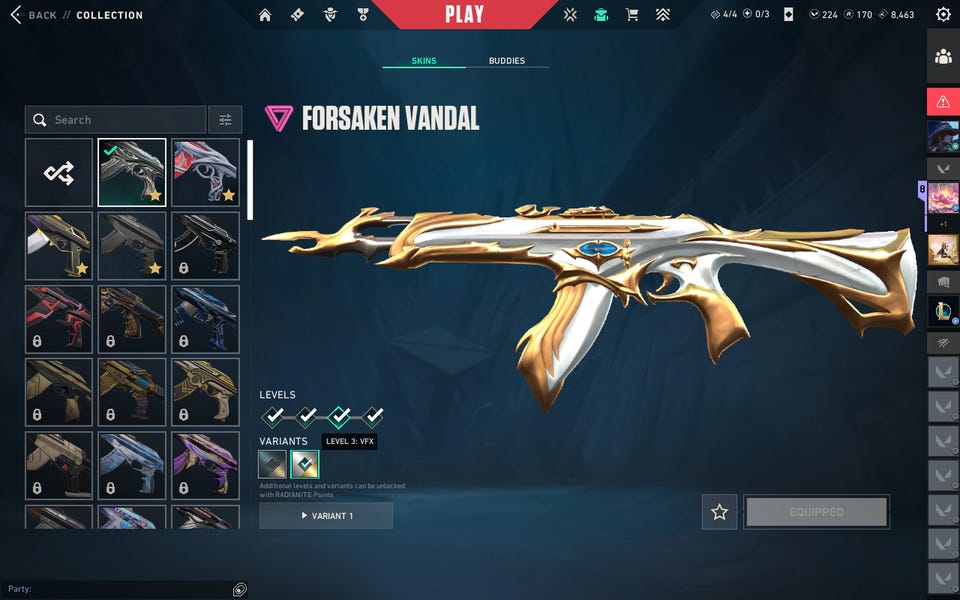Viewport: 960px width, 600px height.
Task: Click the red PLAY button
Action: tap(464, 15)
